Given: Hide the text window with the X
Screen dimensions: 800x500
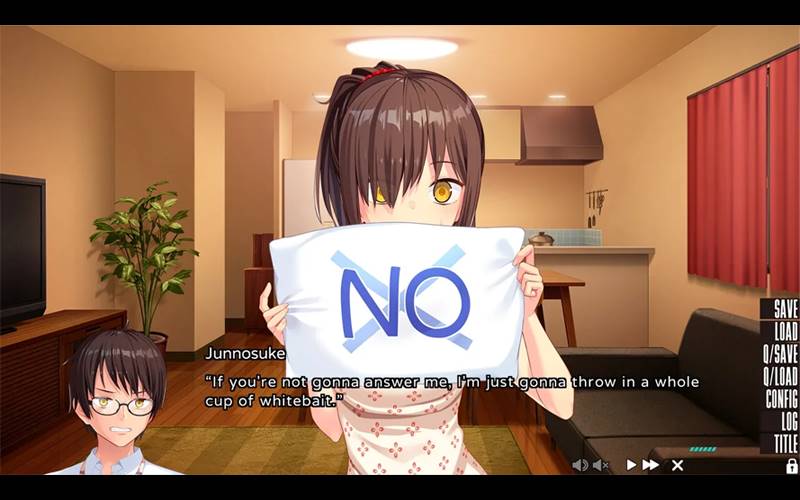Looking at the screenshot, I should 677,465.
